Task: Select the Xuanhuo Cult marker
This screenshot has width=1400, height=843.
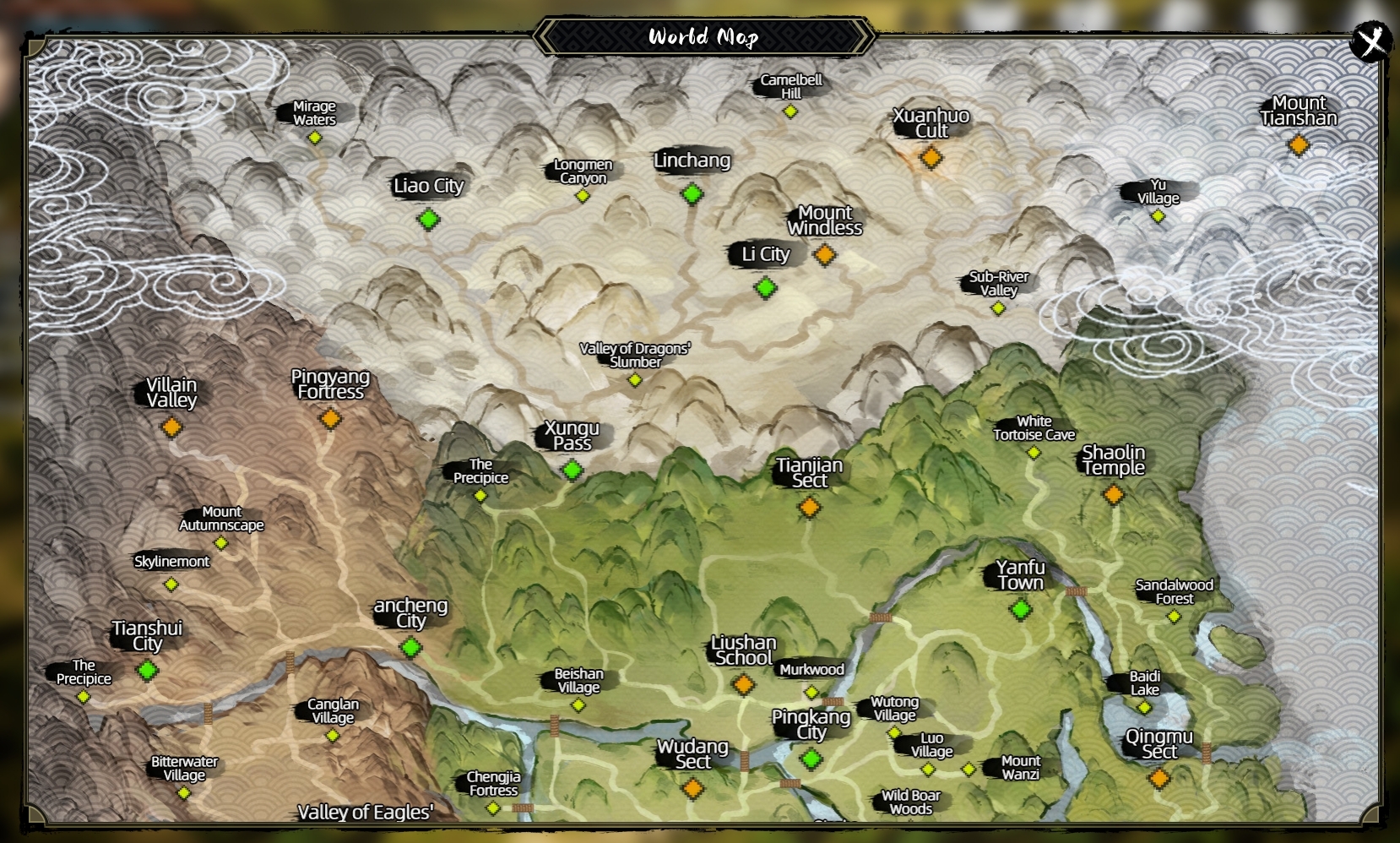Action: click(x=931, y=157)
